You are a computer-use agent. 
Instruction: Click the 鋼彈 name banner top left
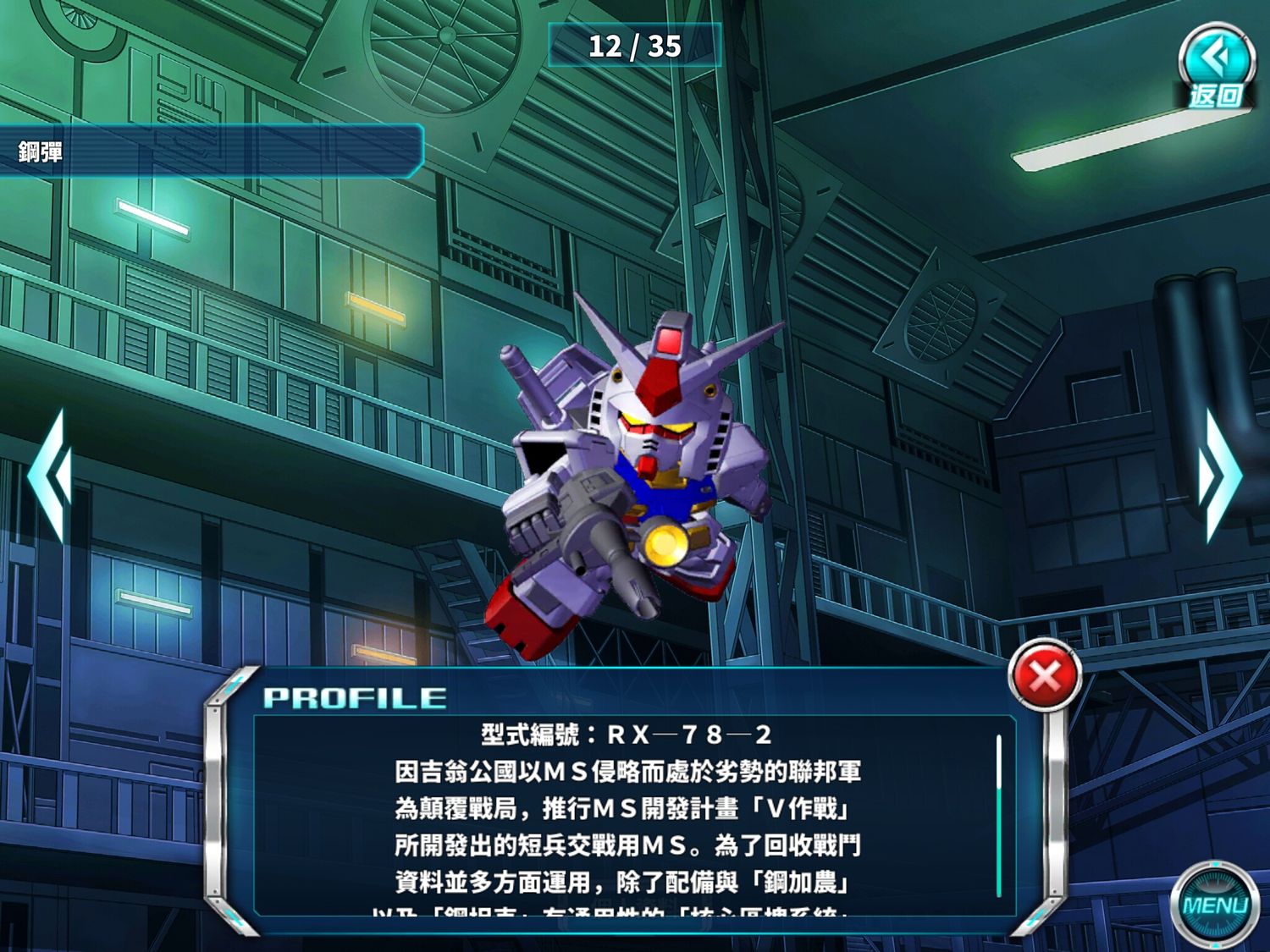coord(127,152)
